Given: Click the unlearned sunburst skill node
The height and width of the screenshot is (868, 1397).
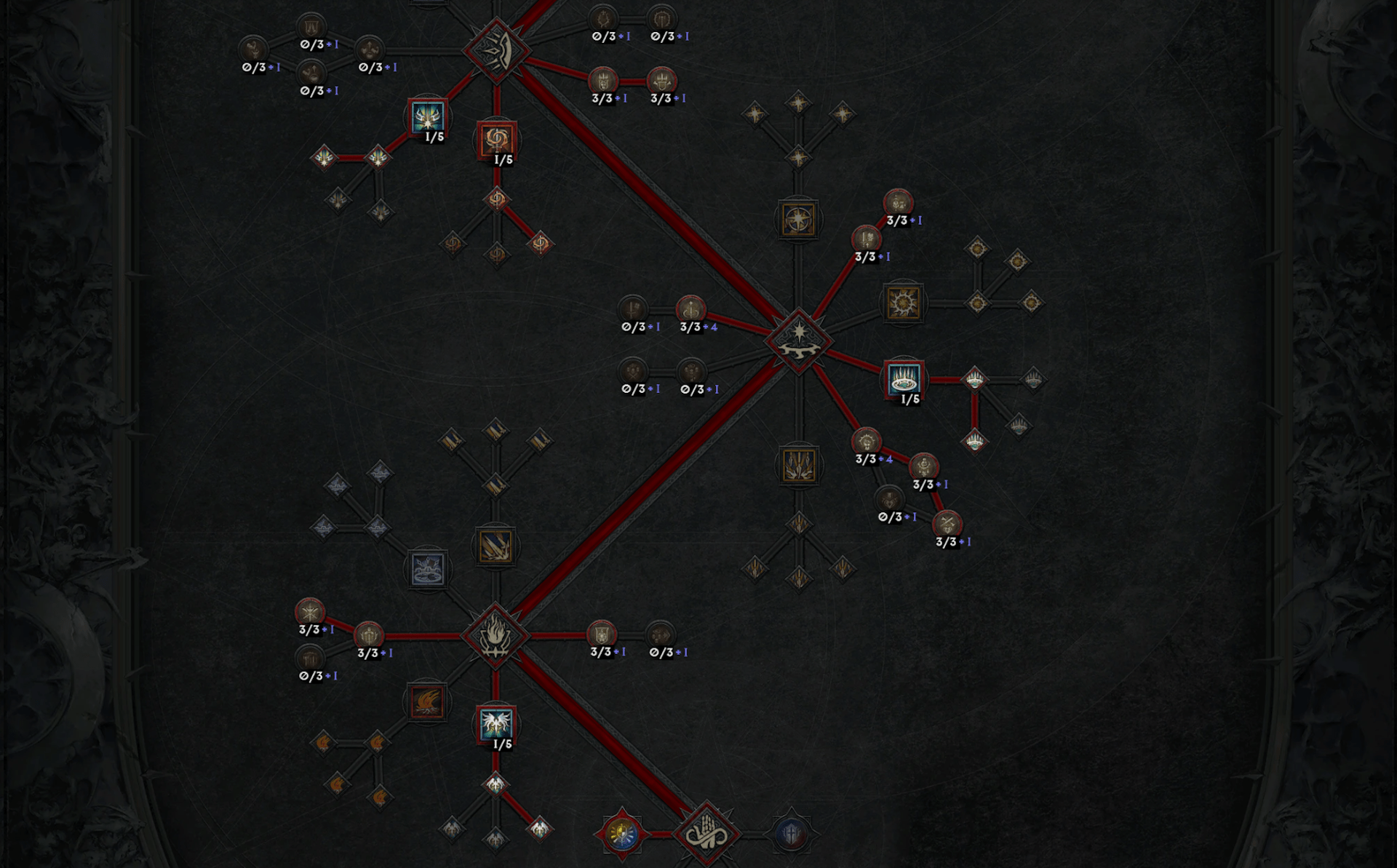Looking at the screenshot, I should [904, 303].
